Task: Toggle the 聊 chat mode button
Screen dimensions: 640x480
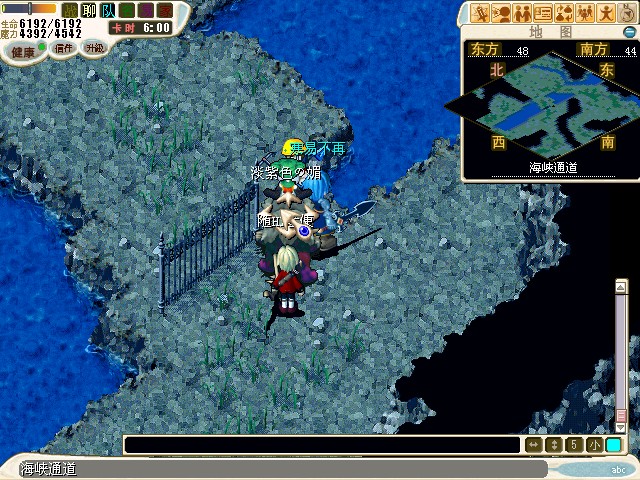Action: click(88, 10)
